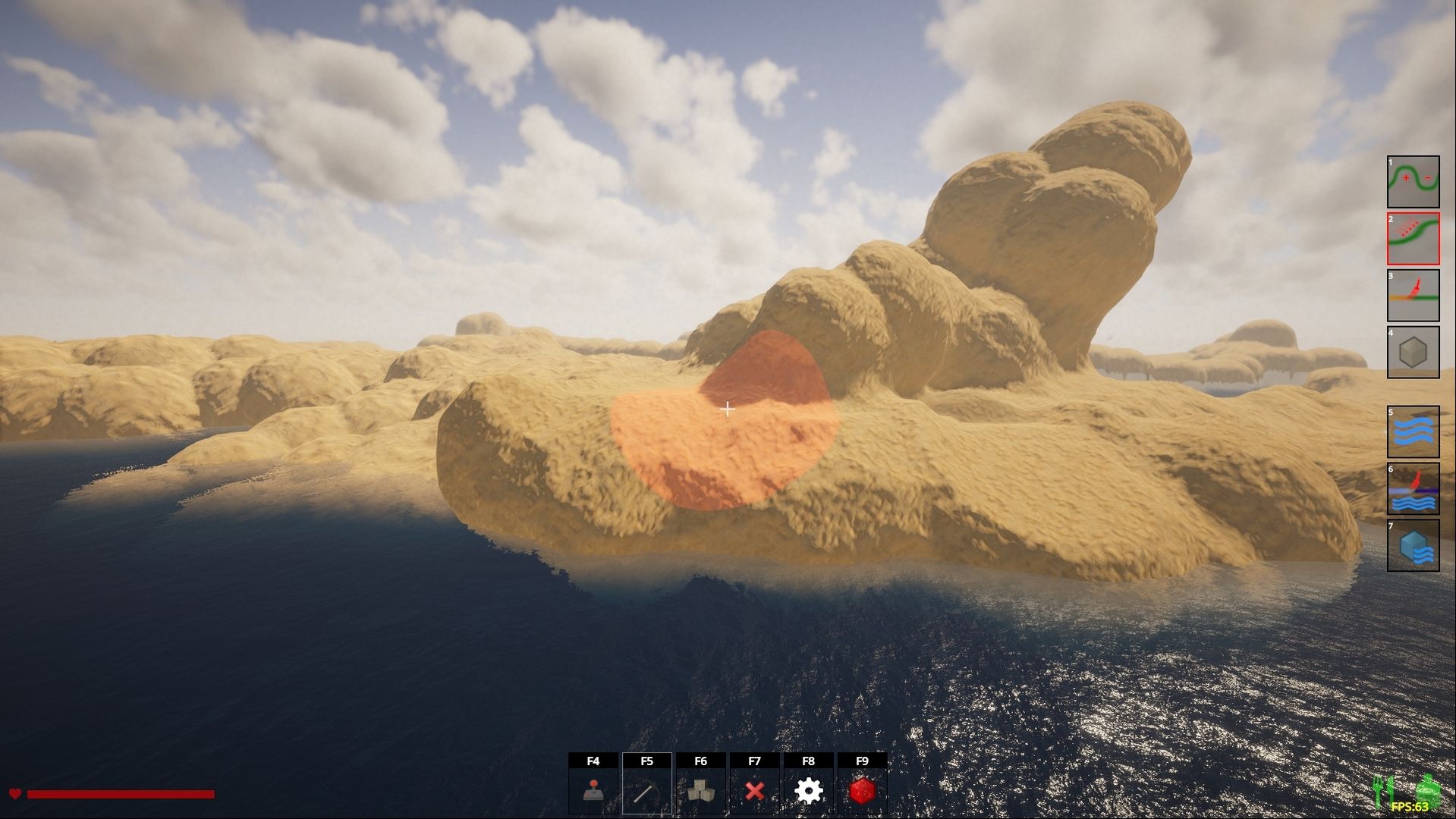Choose the water paint brush tool

point(1413,488)
